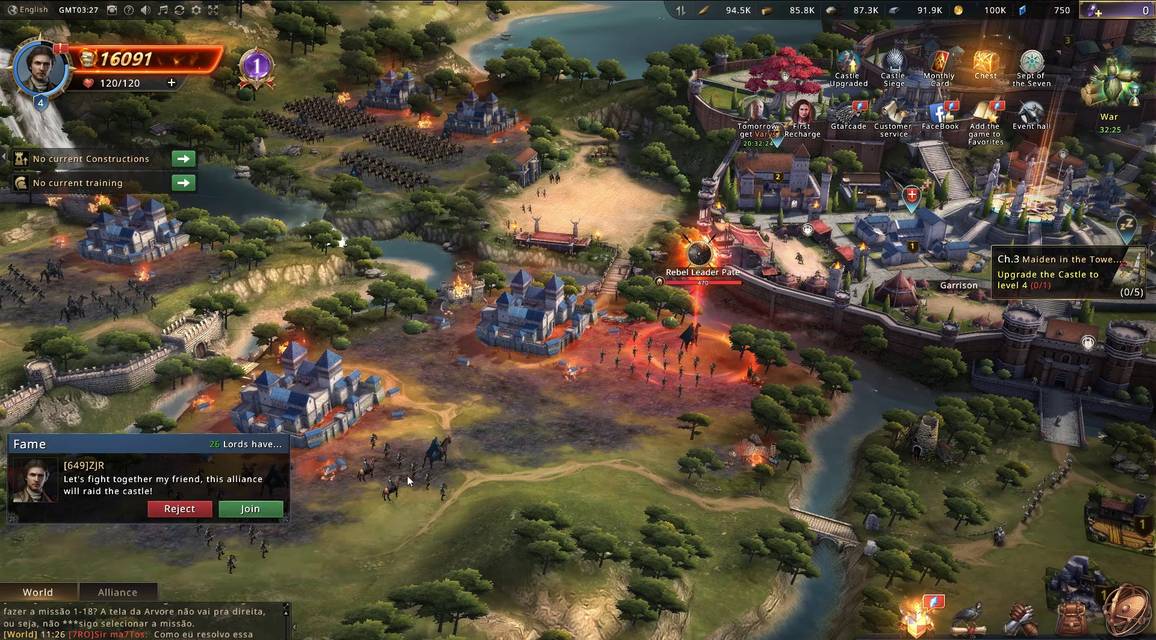The width and height of the screenshot is (1156, 640).
Task: Click the green arrow beside No current training
Action: 183,182
